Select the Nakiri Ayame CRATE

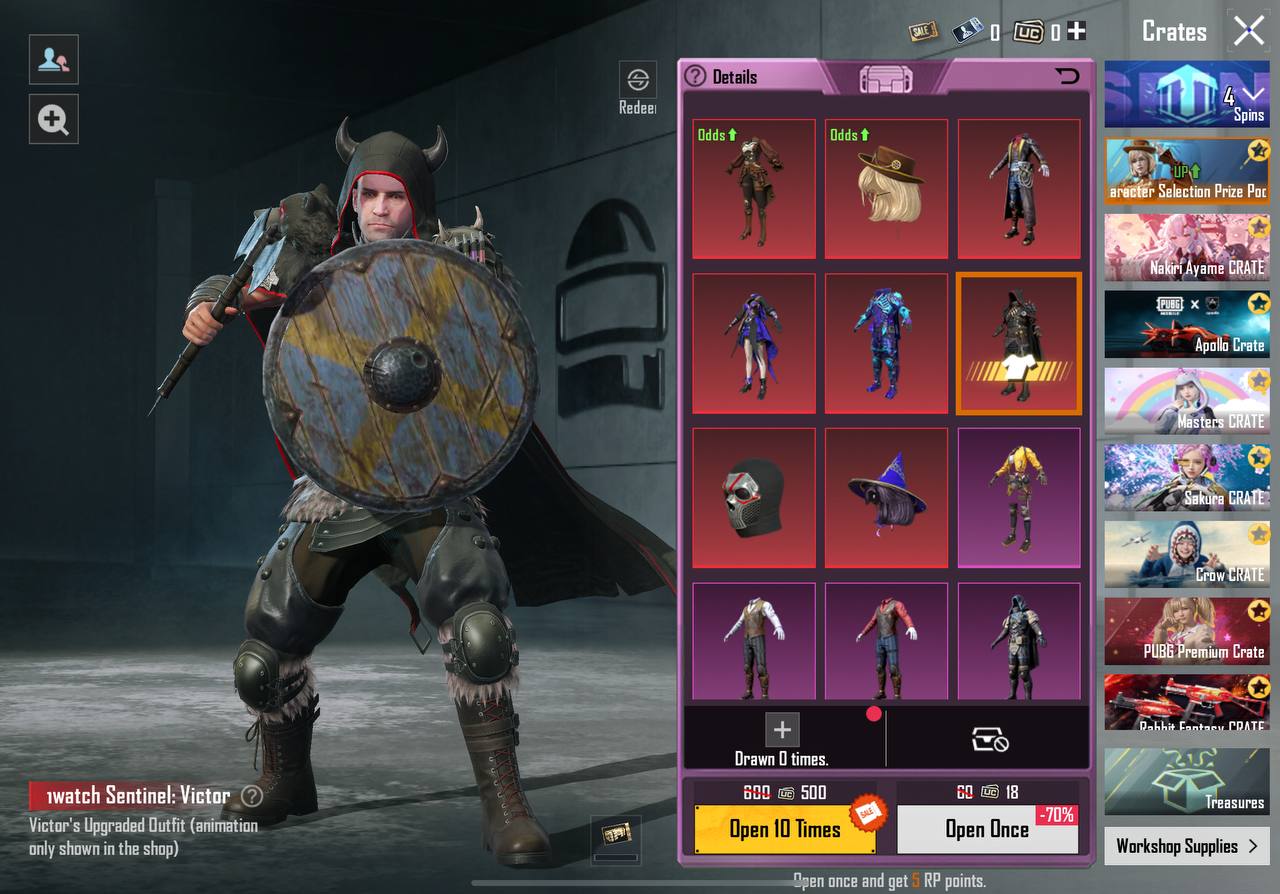coord(1186,246)
